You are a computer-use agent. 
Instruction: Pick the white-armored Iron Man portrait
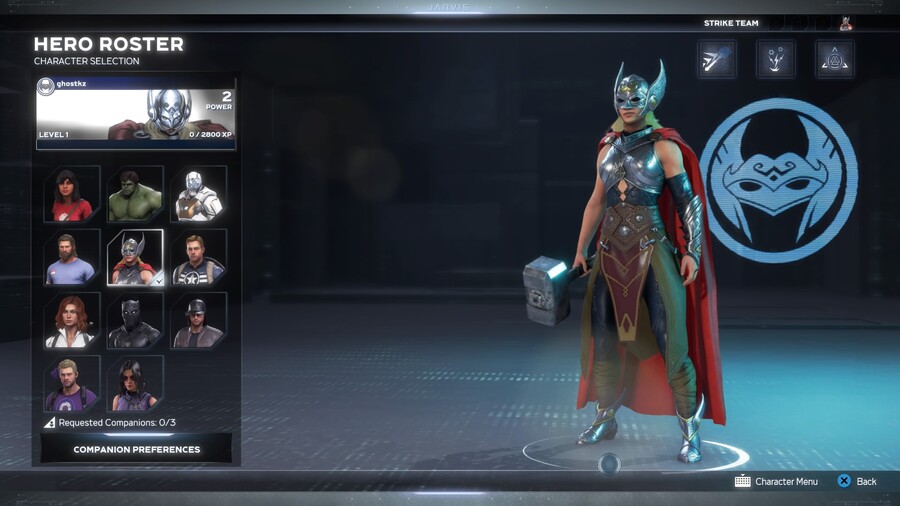(198, 194)
